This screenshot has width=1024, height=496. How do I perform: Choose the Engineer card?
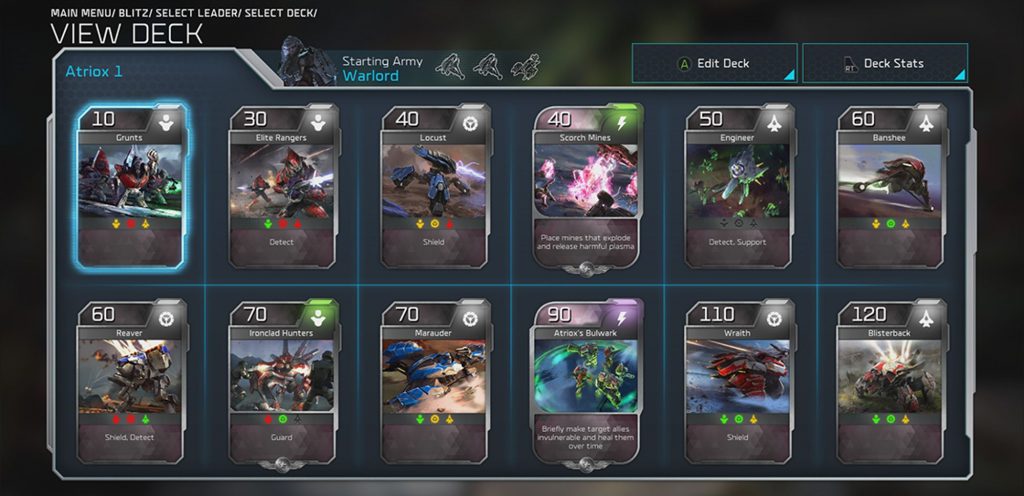coord(739,185)
